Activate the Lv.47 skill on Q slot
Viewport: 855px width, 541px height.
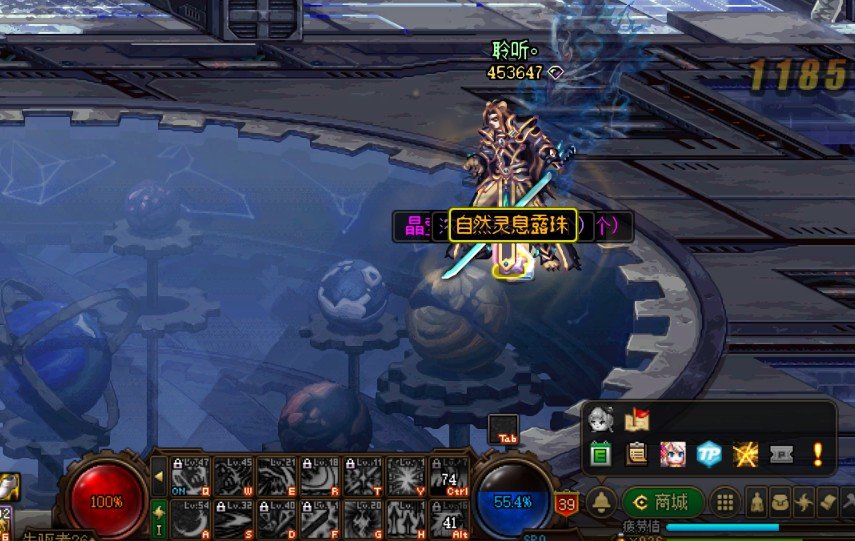point(190,476)
